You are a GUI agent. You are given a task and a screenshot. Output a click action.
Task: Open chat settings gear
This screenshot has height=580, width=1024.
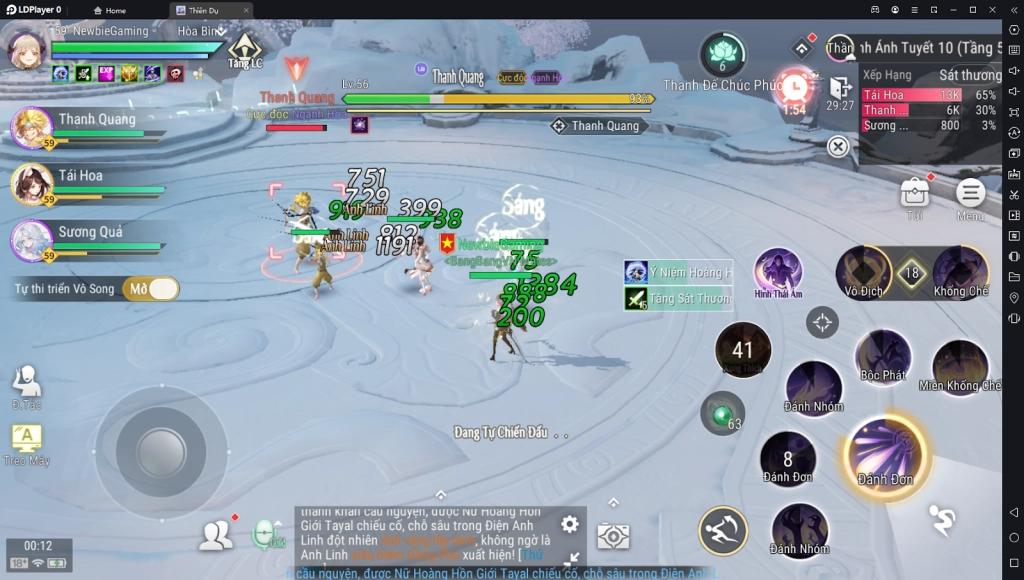tap(569, 524)
